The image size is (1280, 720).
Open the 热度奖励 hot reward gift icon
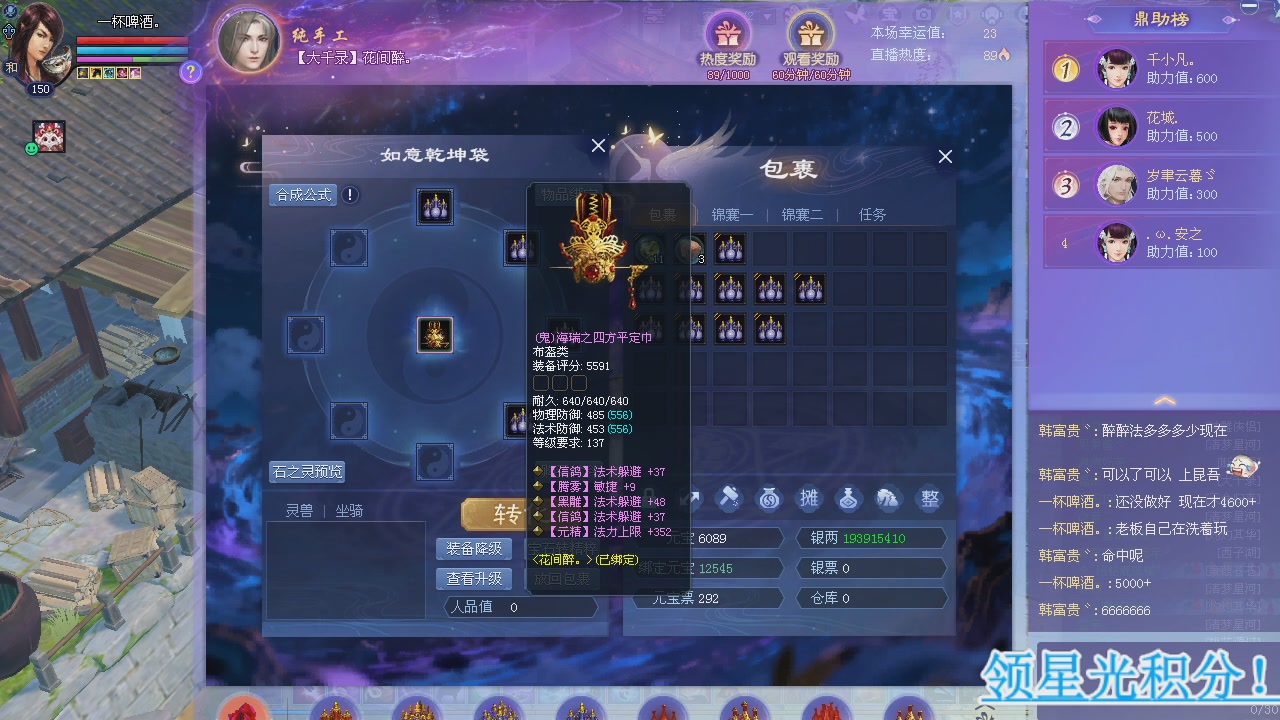pos(729,30)
